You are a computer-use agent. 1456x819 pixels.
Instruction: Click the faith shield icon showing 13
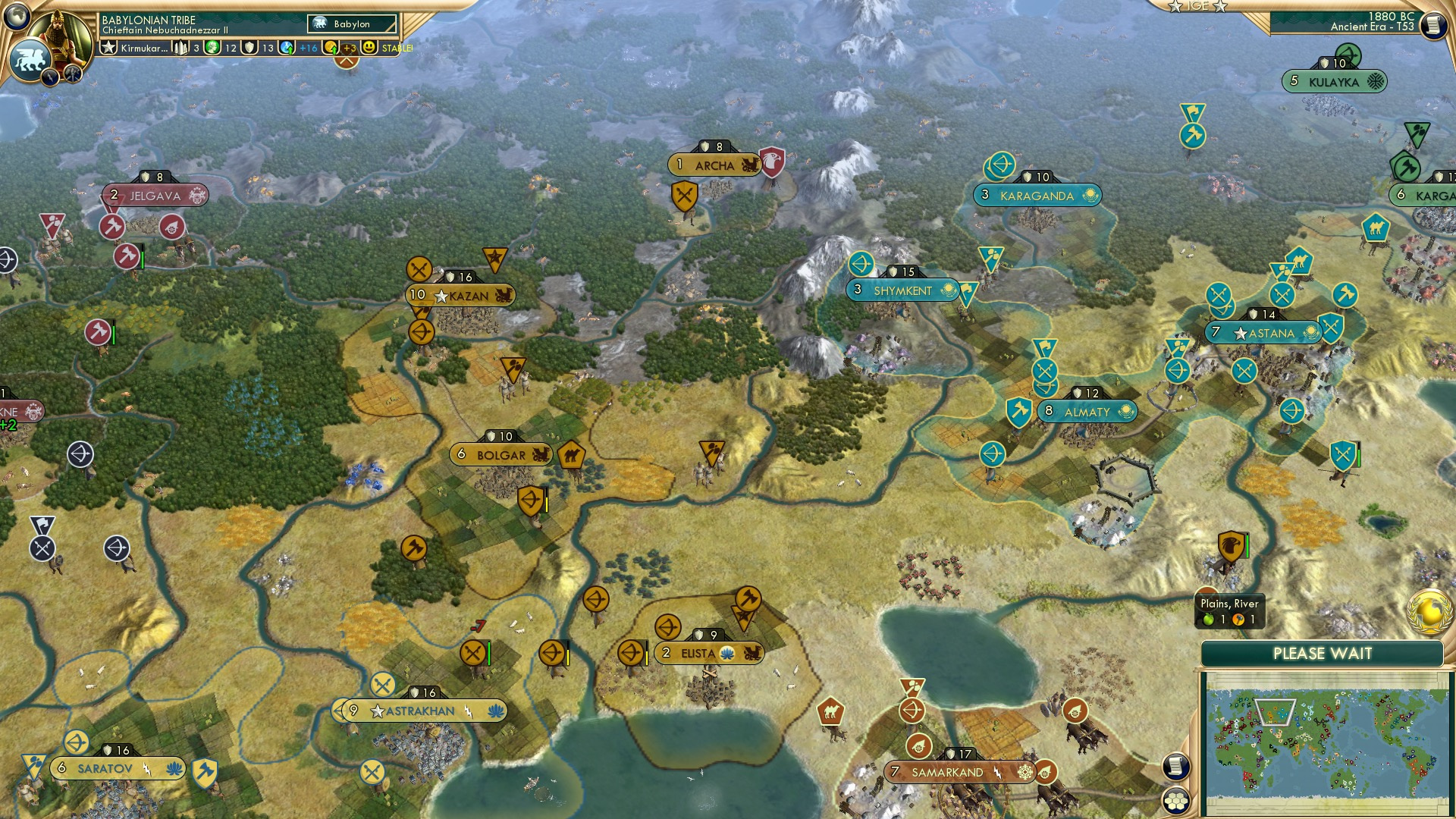click(249, 47)
